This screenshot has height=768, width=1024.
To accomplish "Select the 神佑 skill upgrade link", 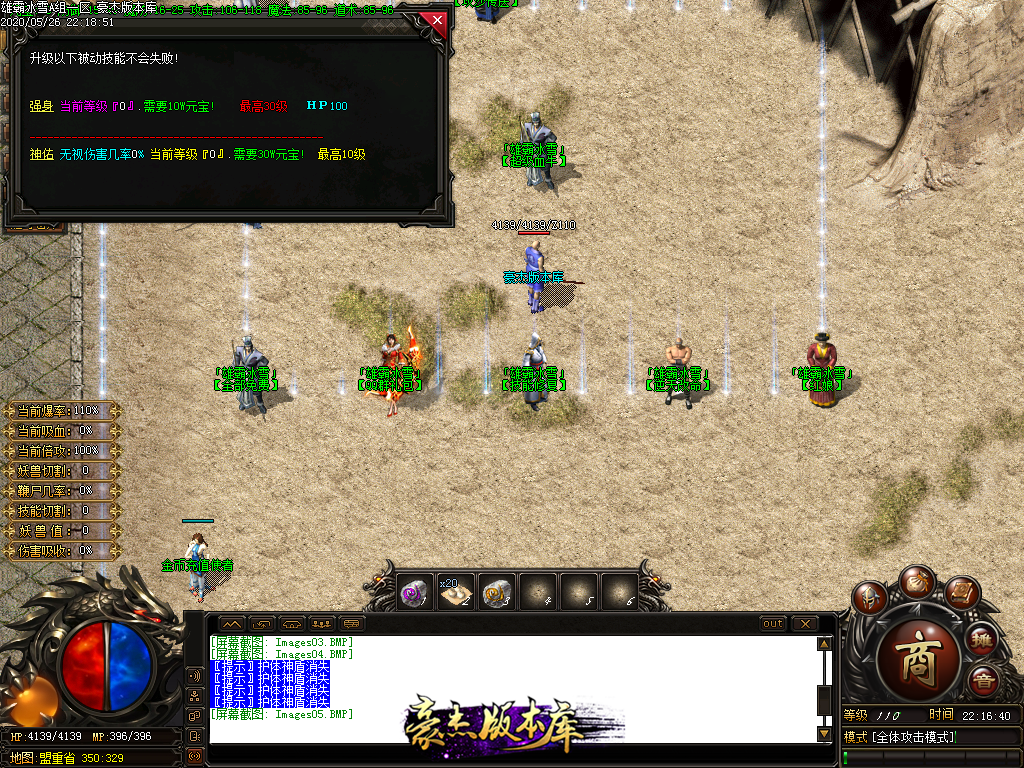I will coord(41,154).
